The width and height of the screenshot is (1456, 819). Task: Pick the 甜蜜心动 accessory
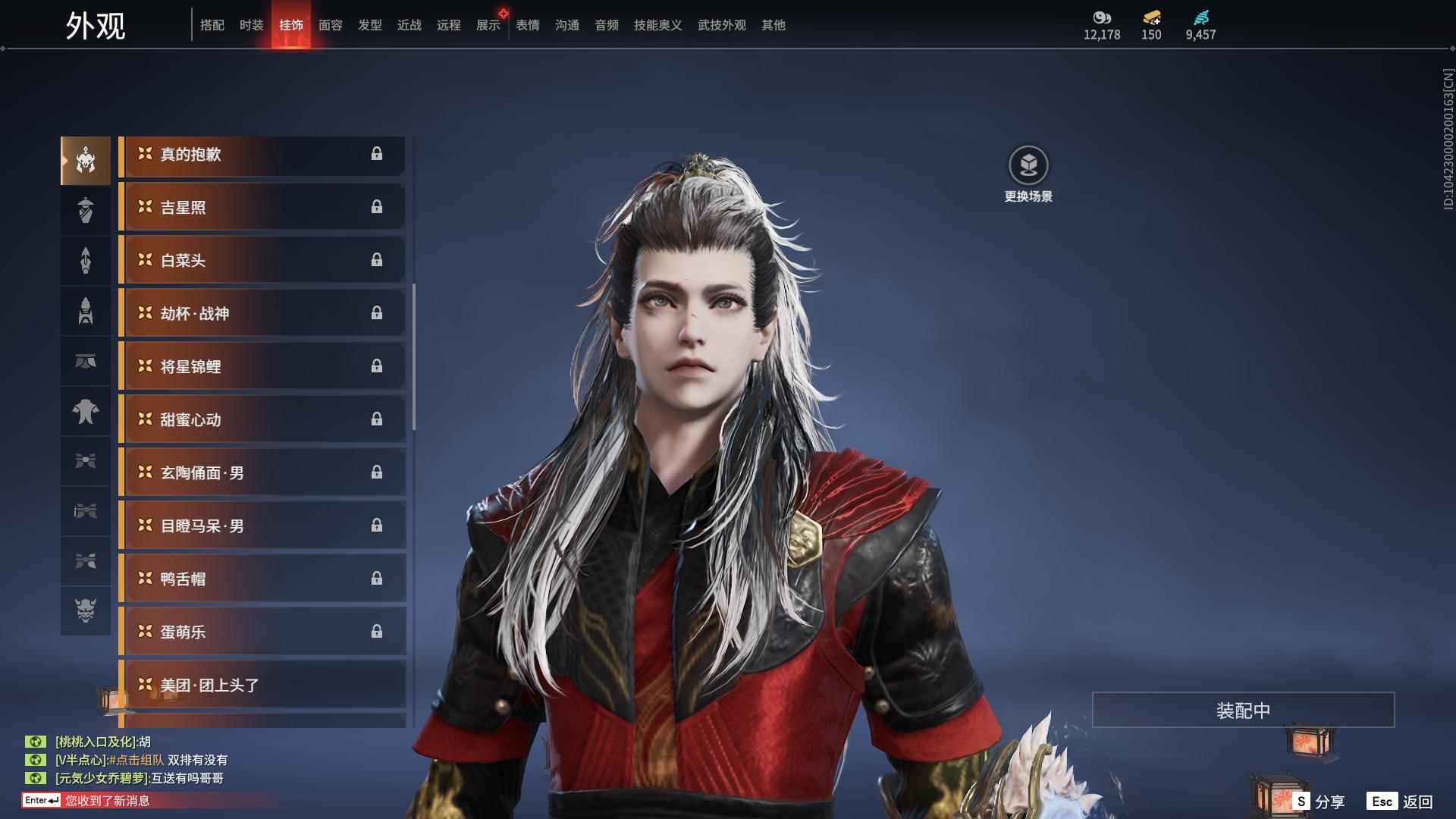(x=262, y=420)
